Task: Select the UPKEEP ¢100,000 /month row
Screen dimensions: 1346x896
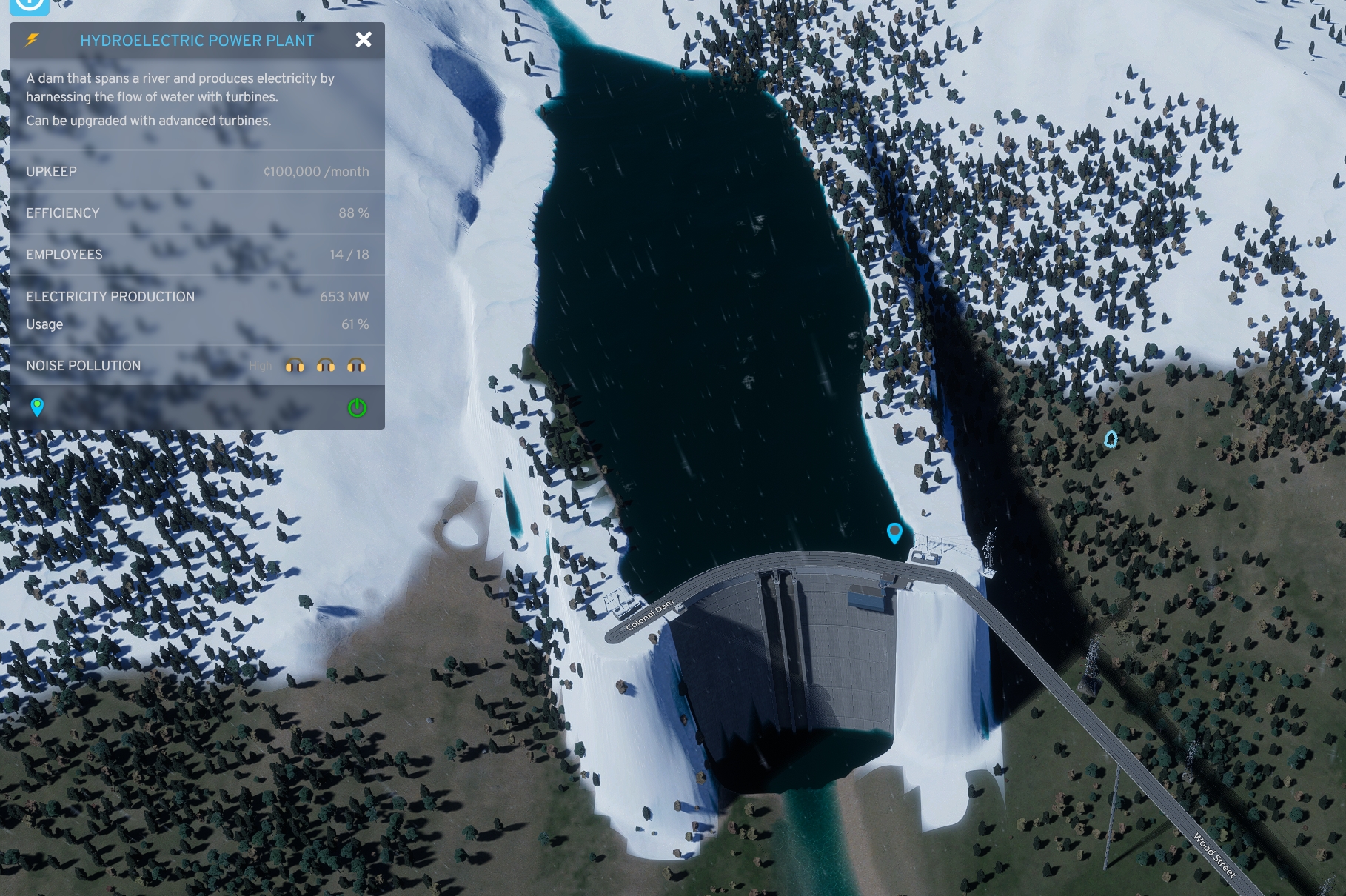Action: tap(196, 172)
